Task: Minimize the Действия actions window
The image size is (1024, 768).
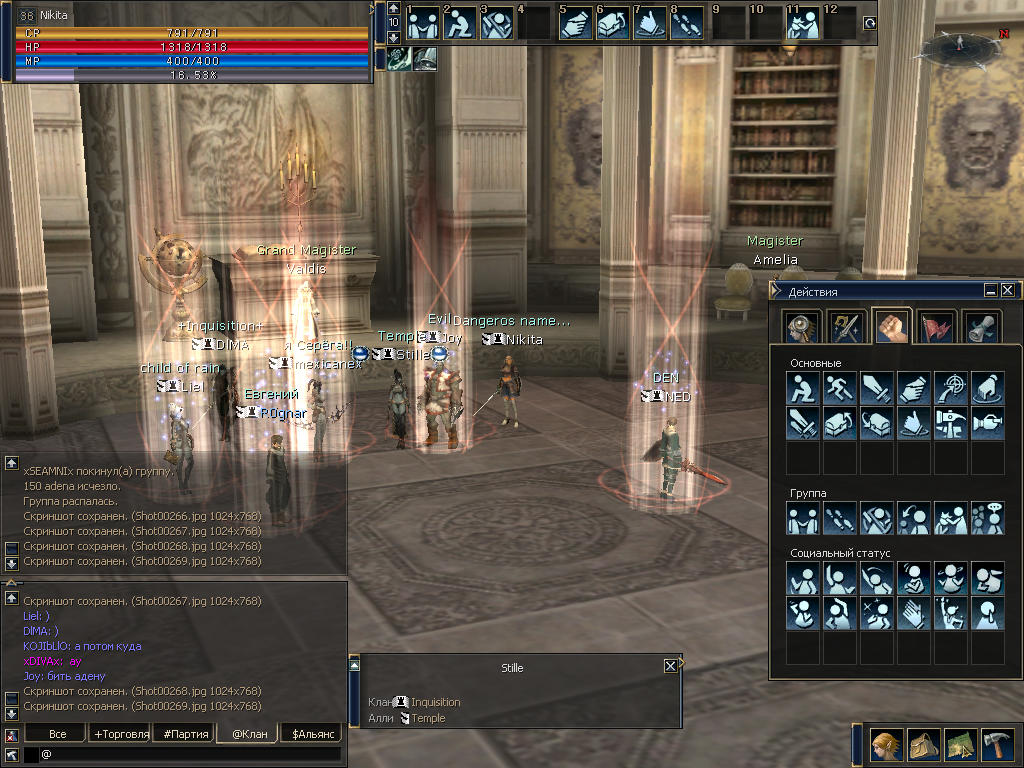Action: point(990,291)
